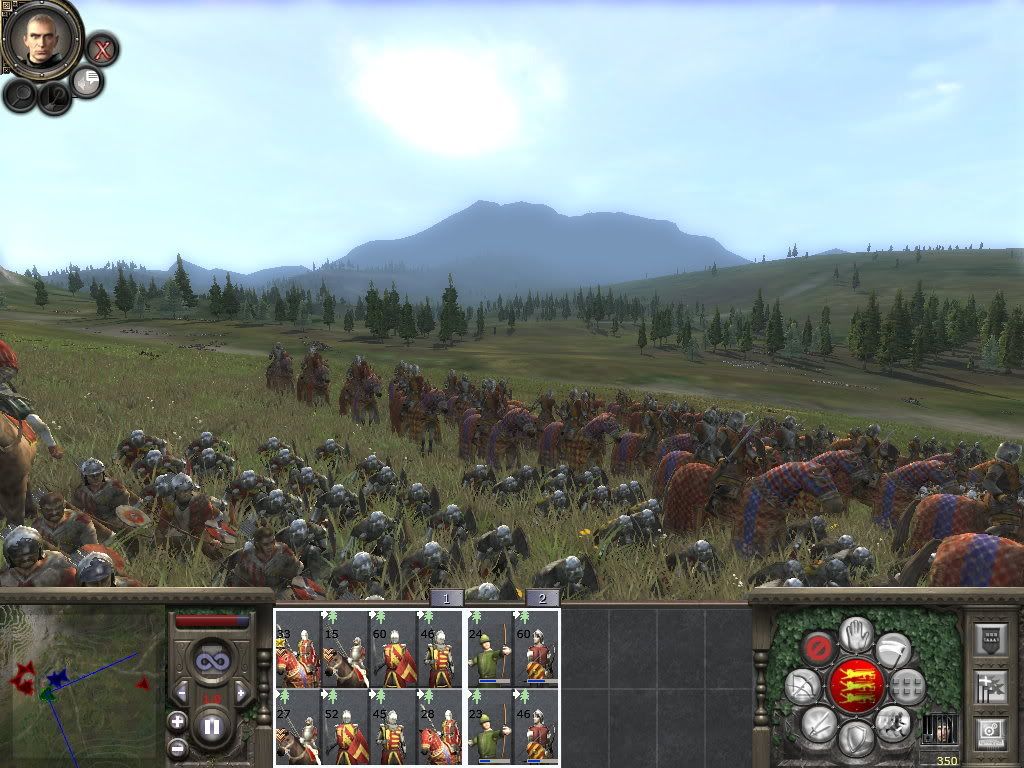The image size is (1024, 768).
Task: Select the green archer unit card with 24 men
Action: [x=489, y=649]
